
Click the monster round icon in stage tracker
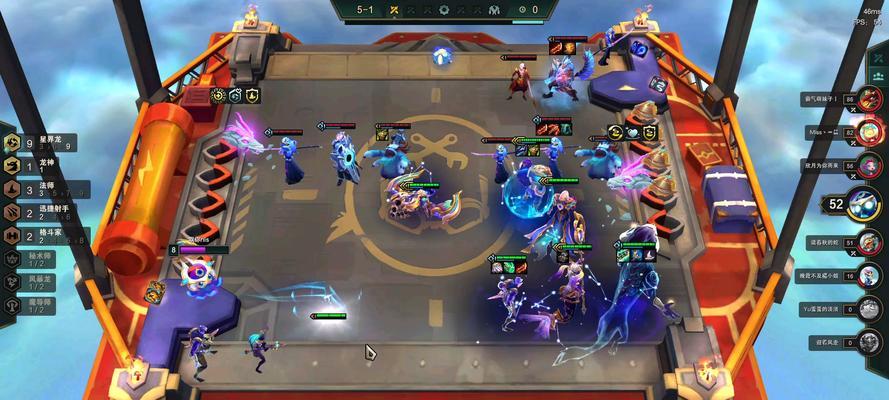coord(495,9)
